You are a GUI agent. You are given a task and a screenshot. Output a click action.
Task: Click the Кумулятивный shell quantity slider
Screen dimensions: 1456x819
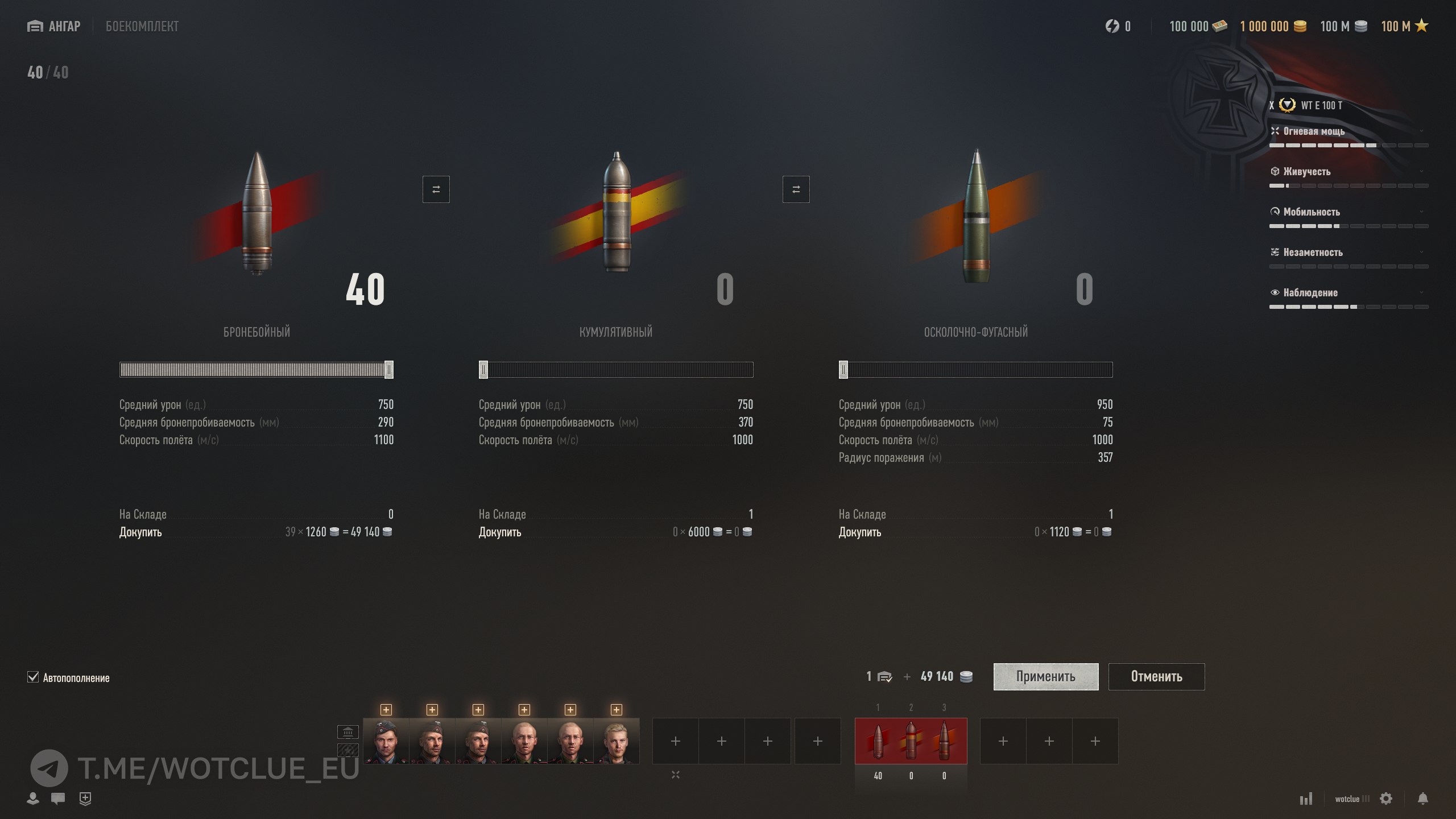tap(616, 370)
